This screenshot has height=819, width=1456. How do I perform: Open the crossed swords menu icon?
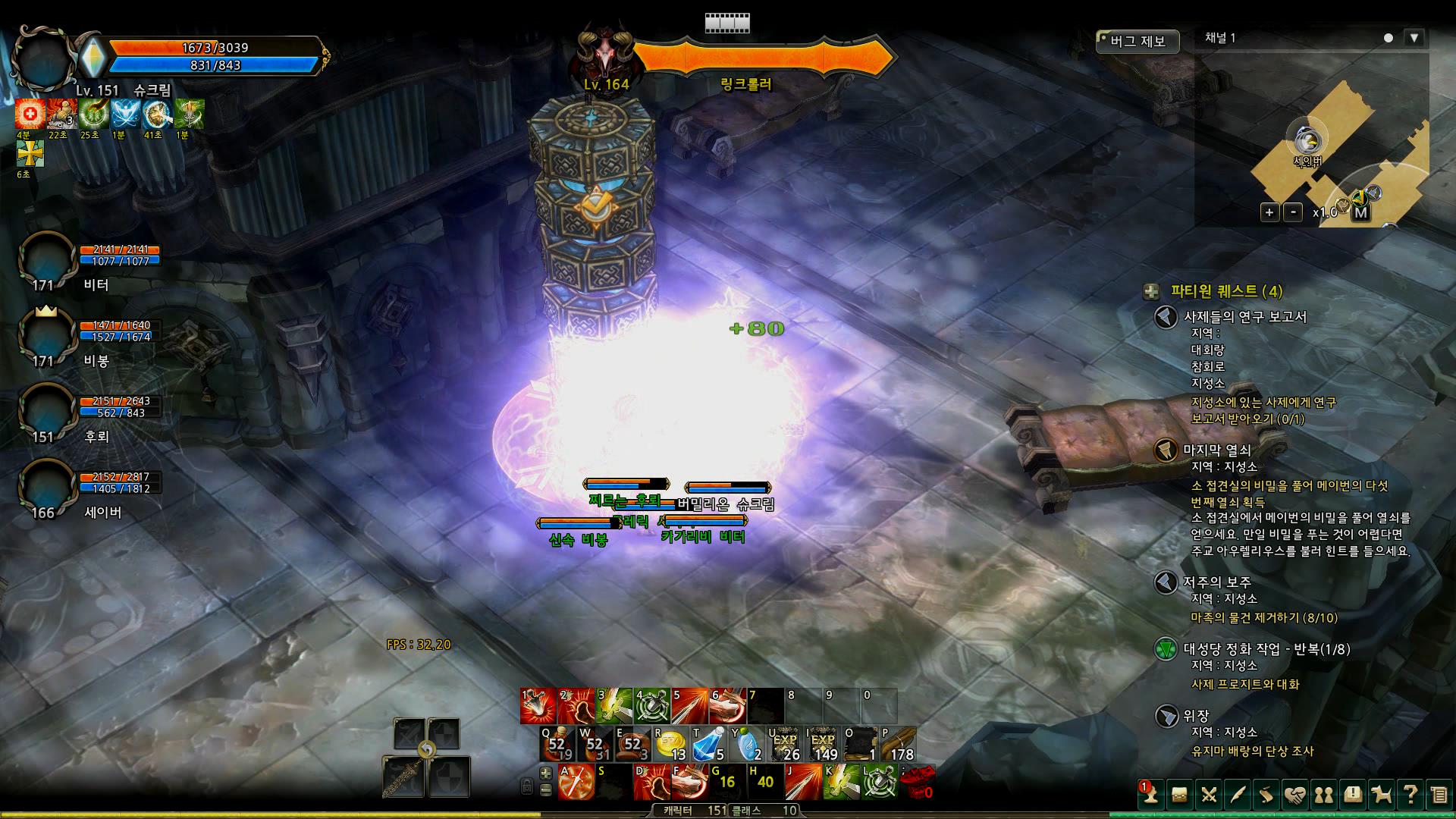click(1209, 795)
